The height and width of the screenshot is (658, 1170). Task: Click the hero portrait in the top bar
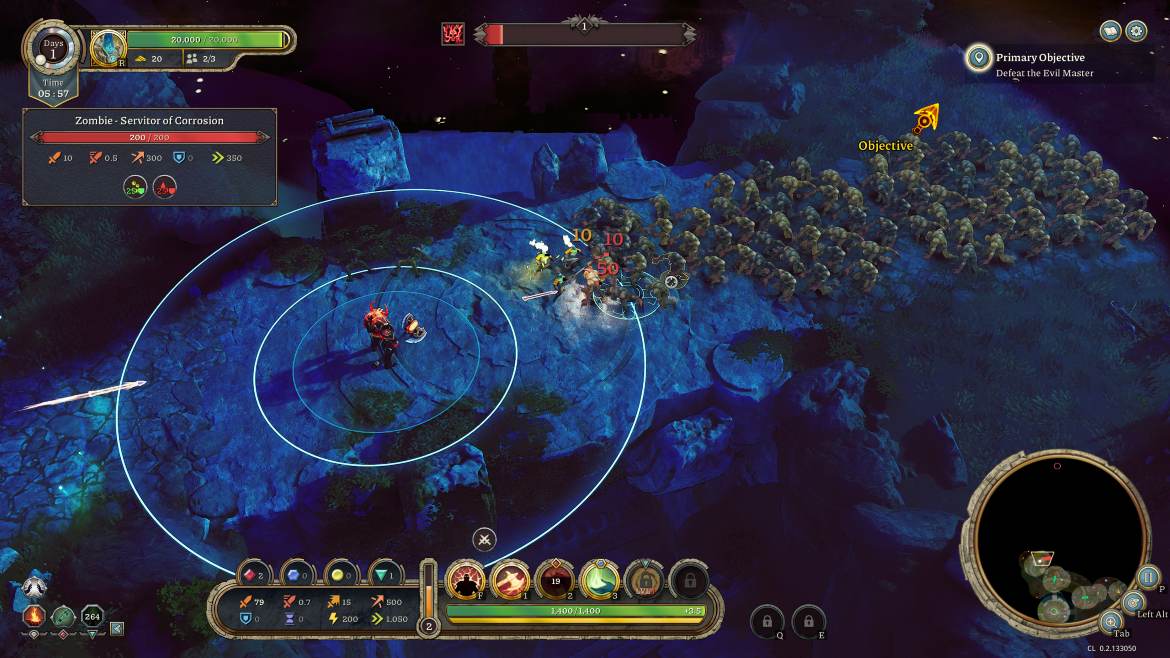(108, 47)
